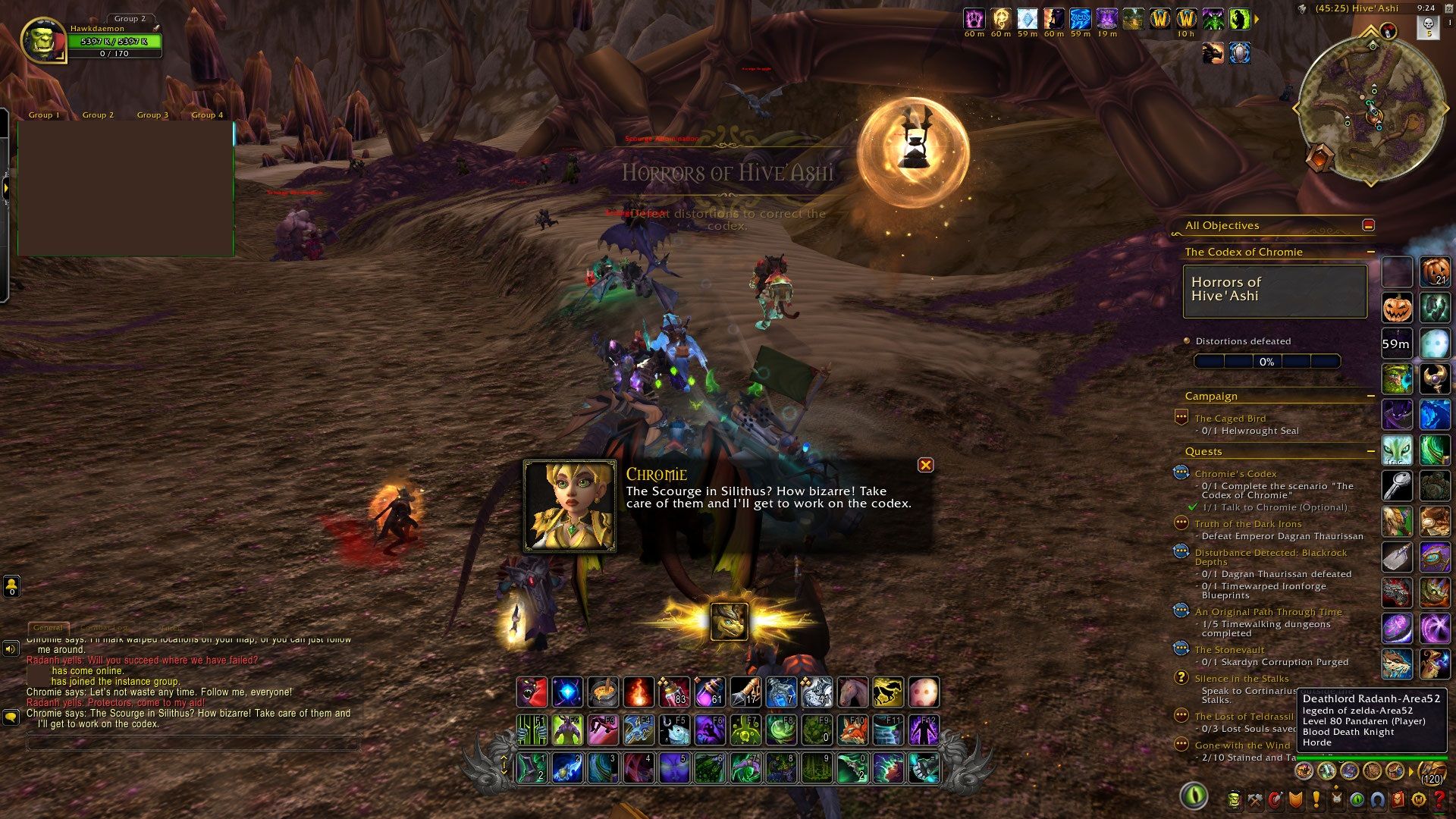Open the character info panel (orc face icon)
1456x819 pixels.
coord(1235,801)
